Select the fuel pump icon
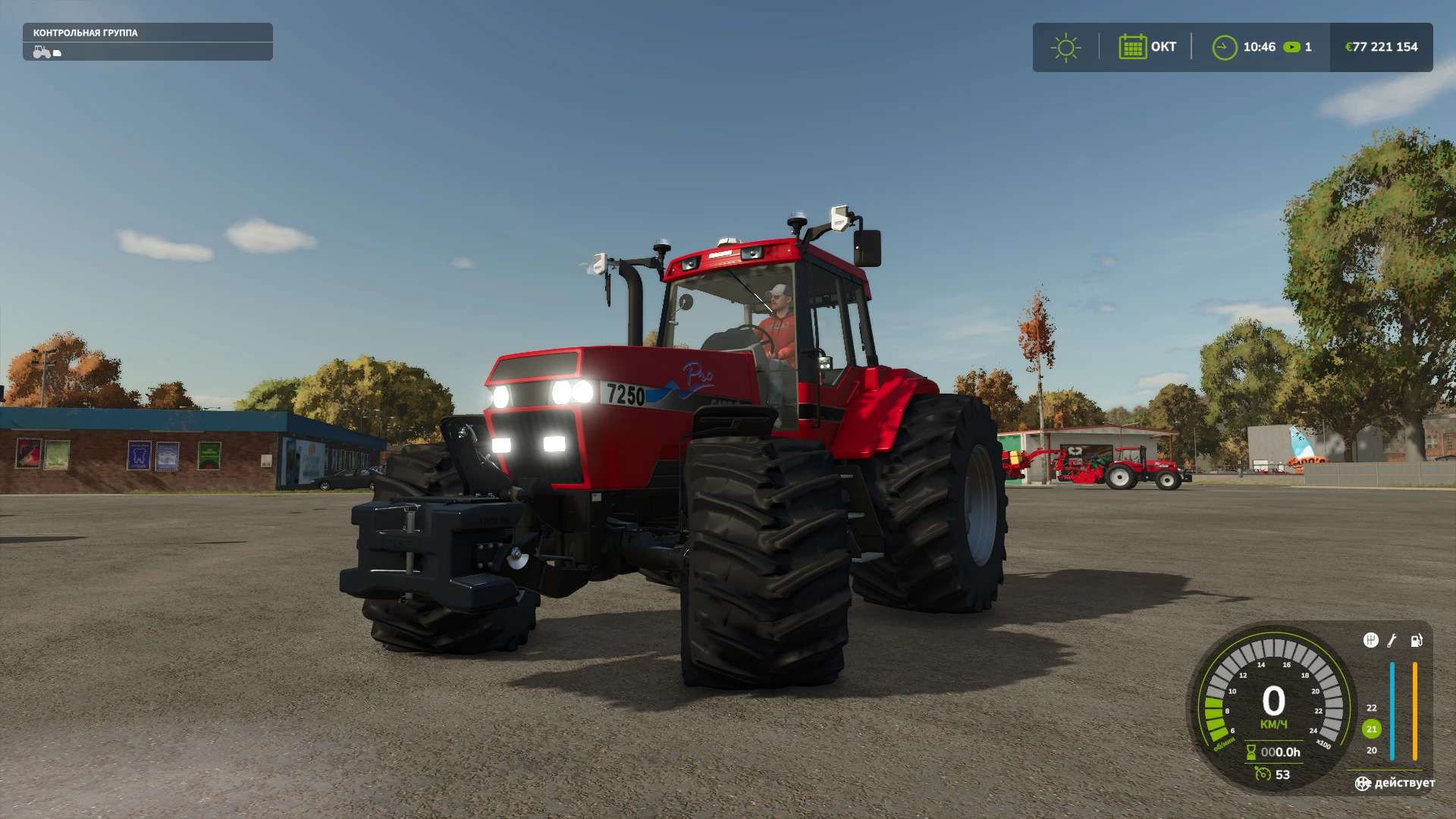Image resolution: width=1456 pixels, height=819 pixels. pos(1416,641)
